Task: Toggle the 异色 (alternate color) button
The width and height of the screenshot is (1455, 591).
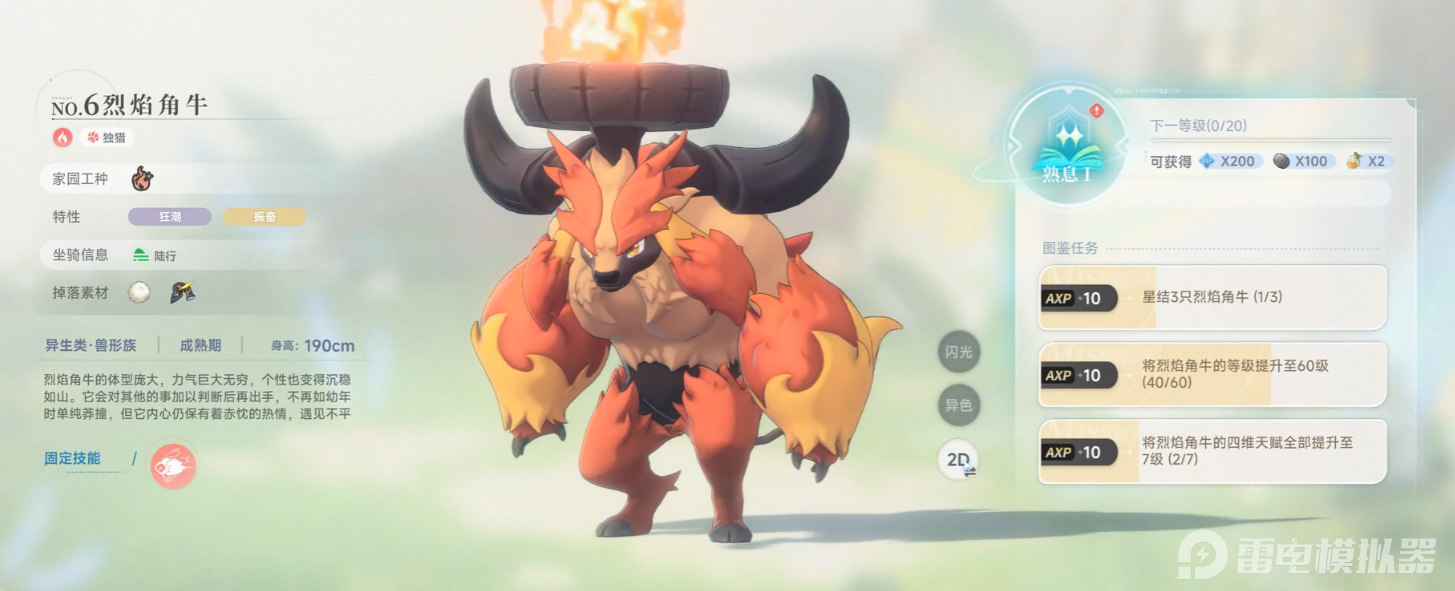Action: pyautogui.click(x=959, y=406)
